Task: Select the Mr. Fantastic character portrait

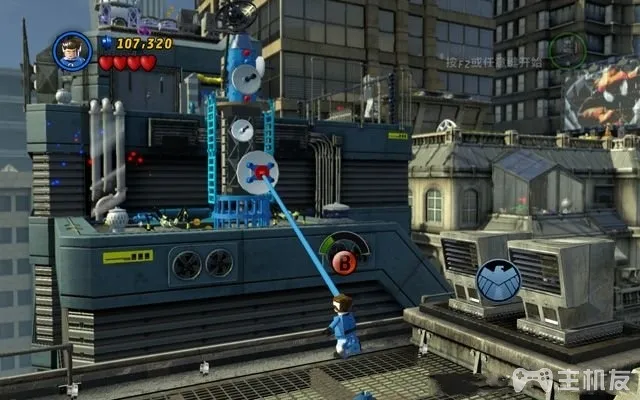Action: tap(72, 50)
